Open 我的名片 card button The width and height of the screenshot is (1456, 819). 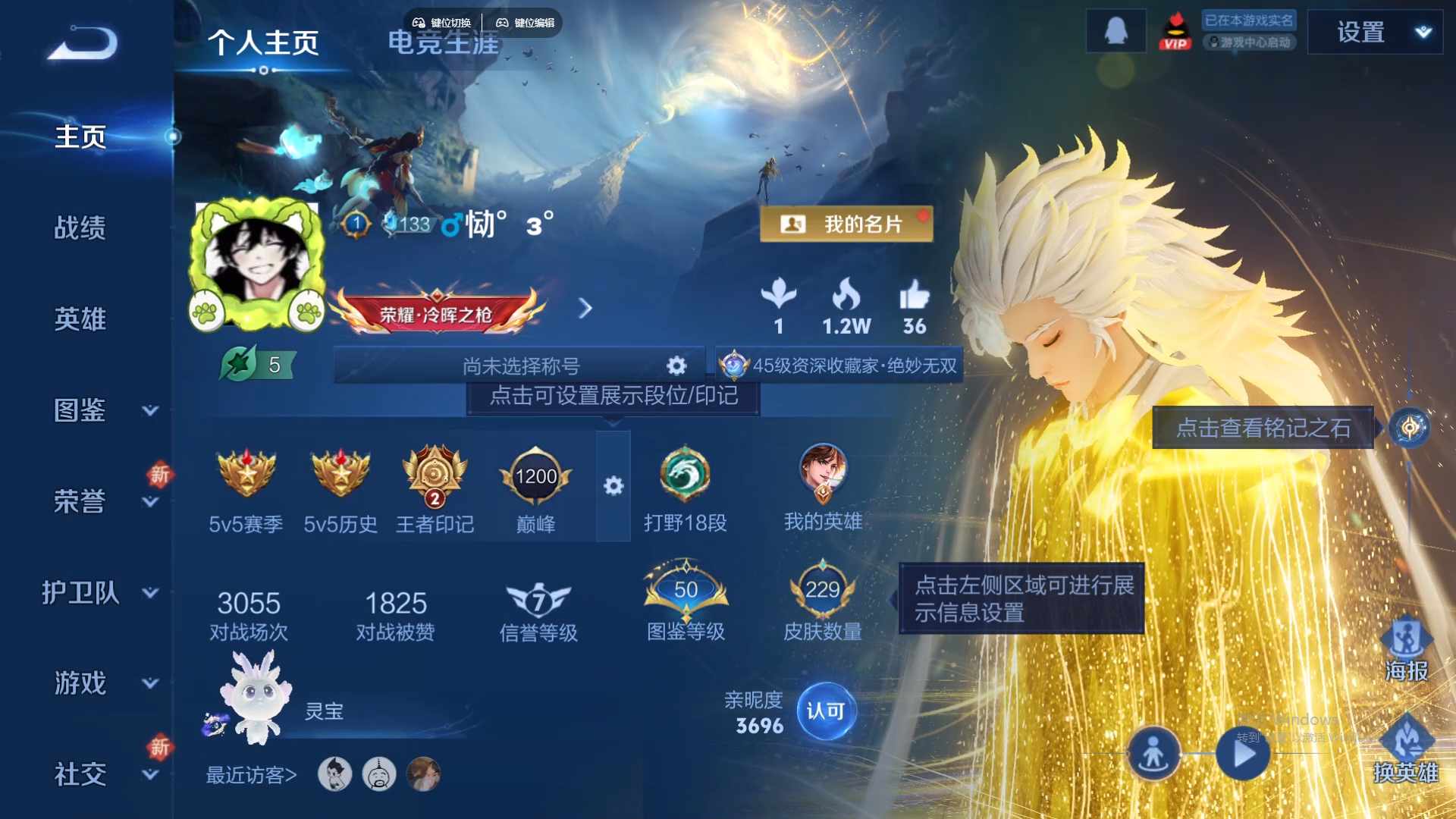(847, 224)
